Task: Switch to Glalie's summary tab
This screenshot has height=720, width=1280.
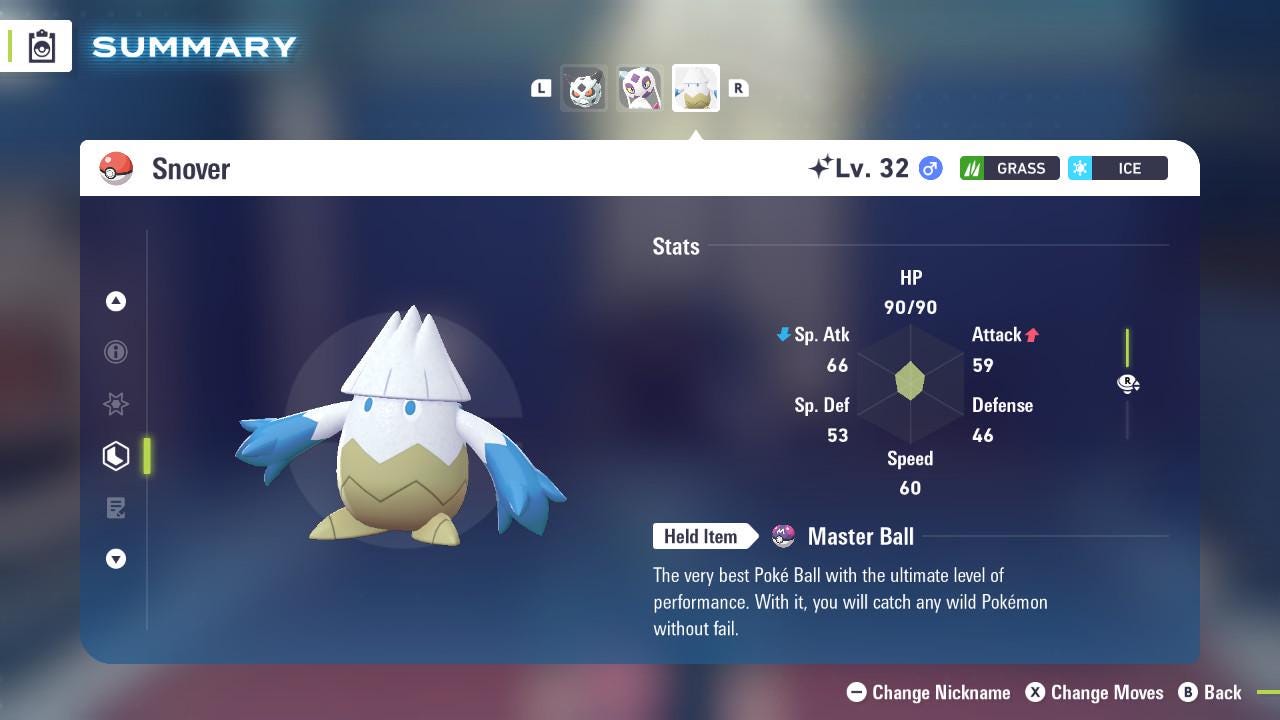Action: [584, 88]
